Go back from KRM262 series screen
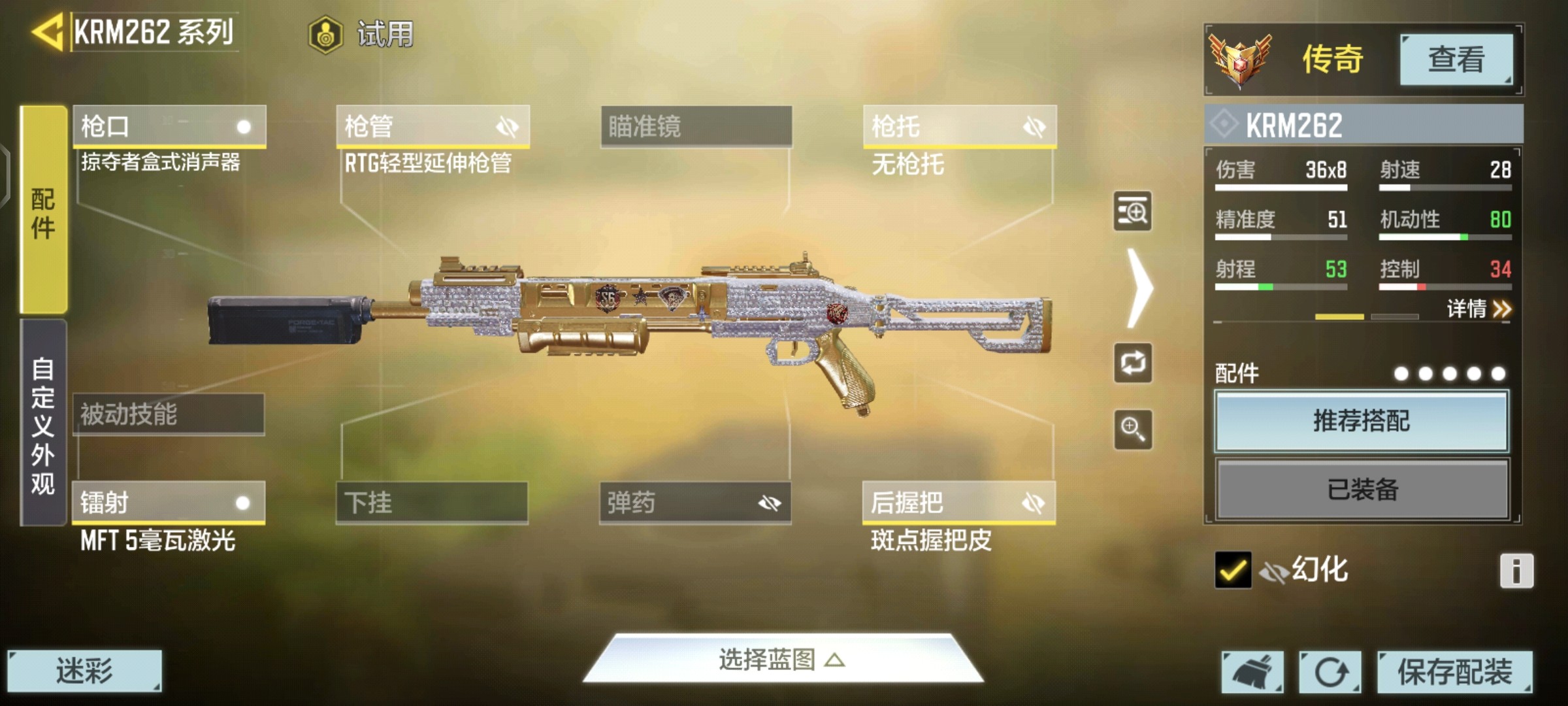The width and height of the screenshot is (1568, 706). (47, 31)
